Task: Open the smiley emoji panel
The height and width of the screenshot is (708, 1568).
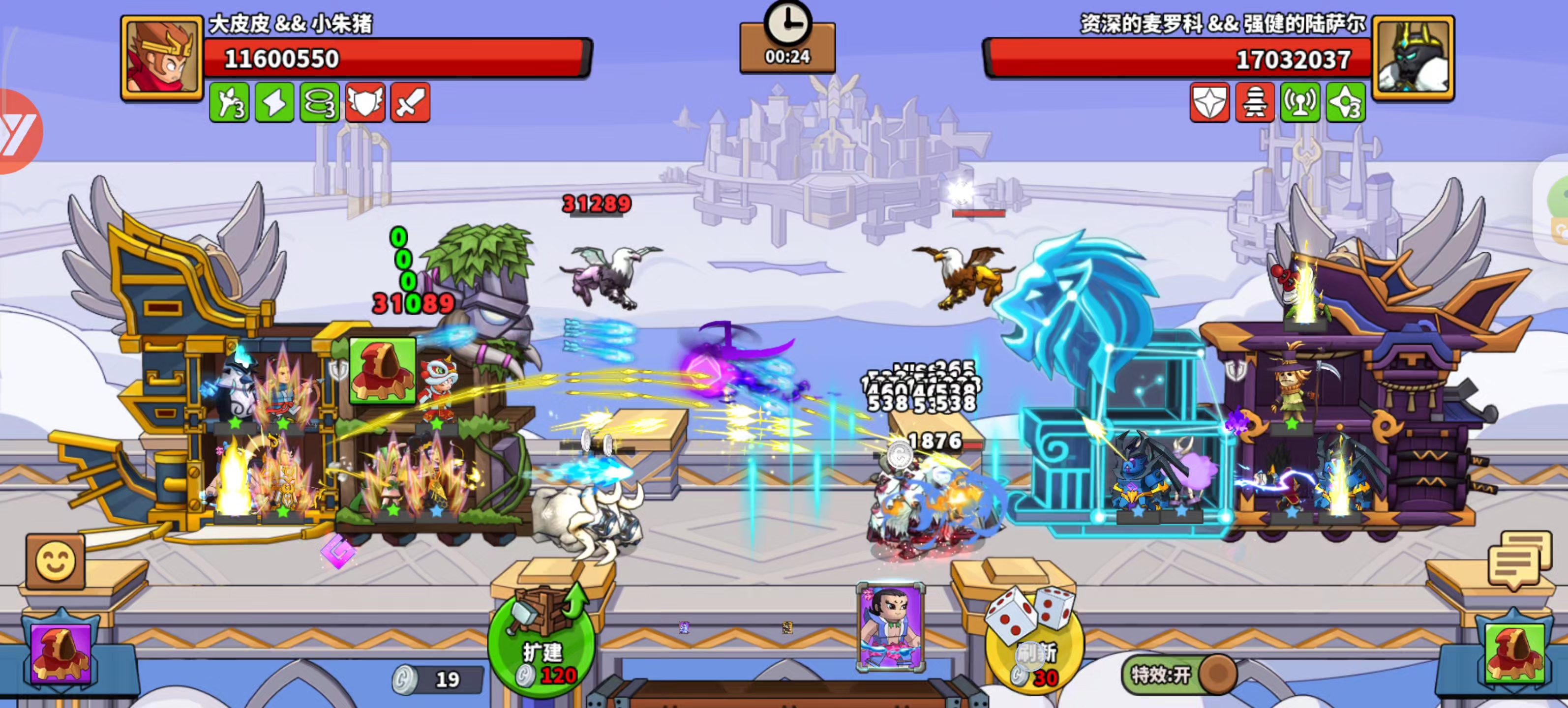Action: [x=56, y=561]
